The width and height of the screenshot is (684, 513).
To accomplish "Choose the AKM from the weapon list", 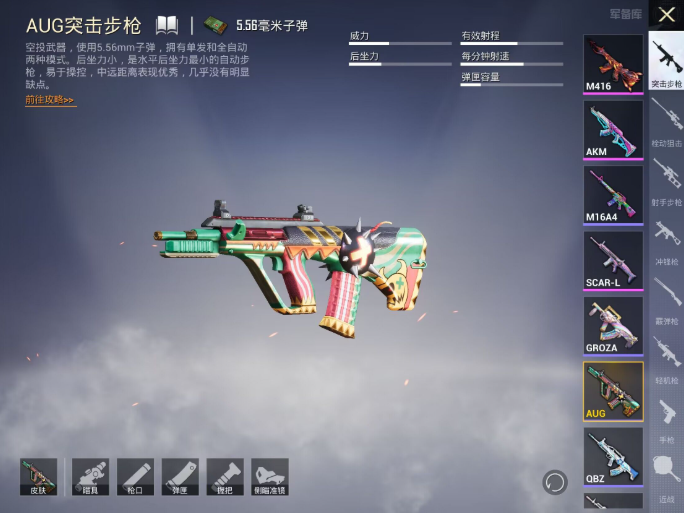I will pyautogui.click(x=613, y=129).
